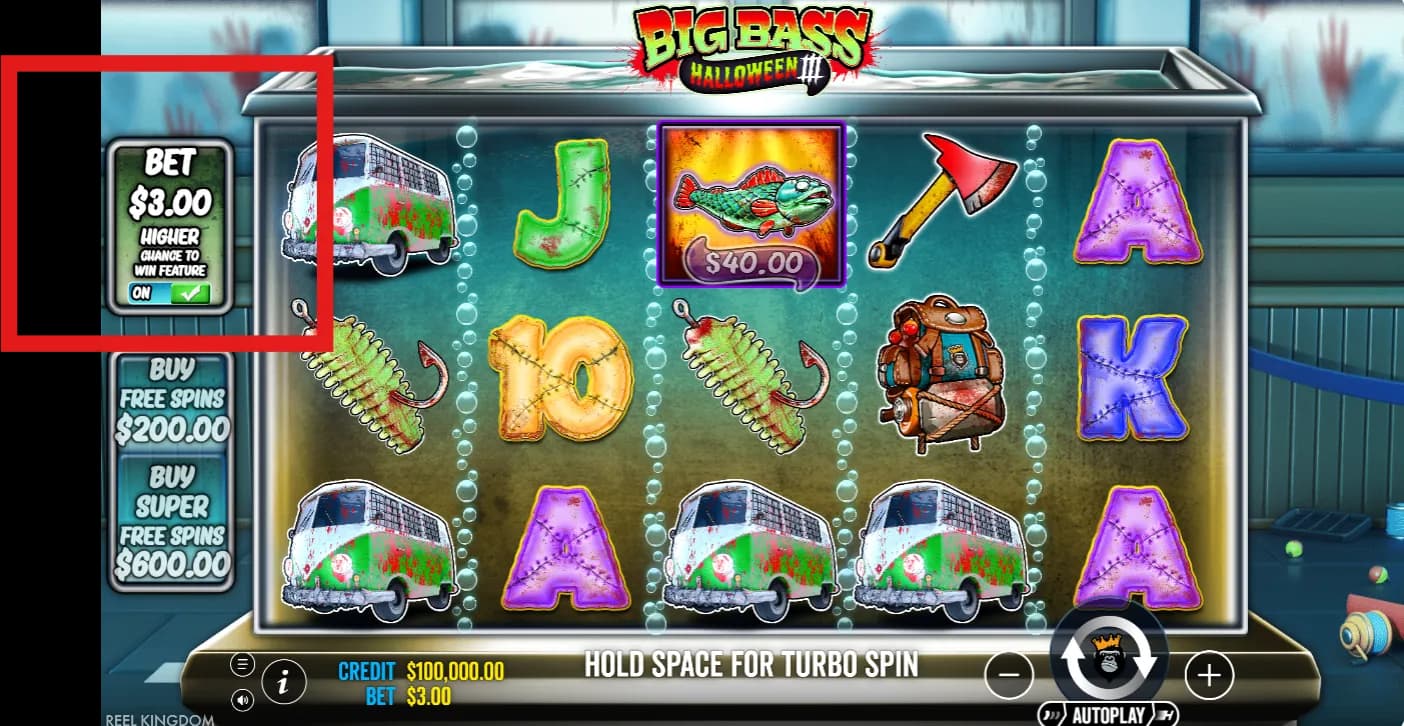Decrease the bet with the minus button
The height and width of the screenshot is (726, 1404).
coord(1009,676)
